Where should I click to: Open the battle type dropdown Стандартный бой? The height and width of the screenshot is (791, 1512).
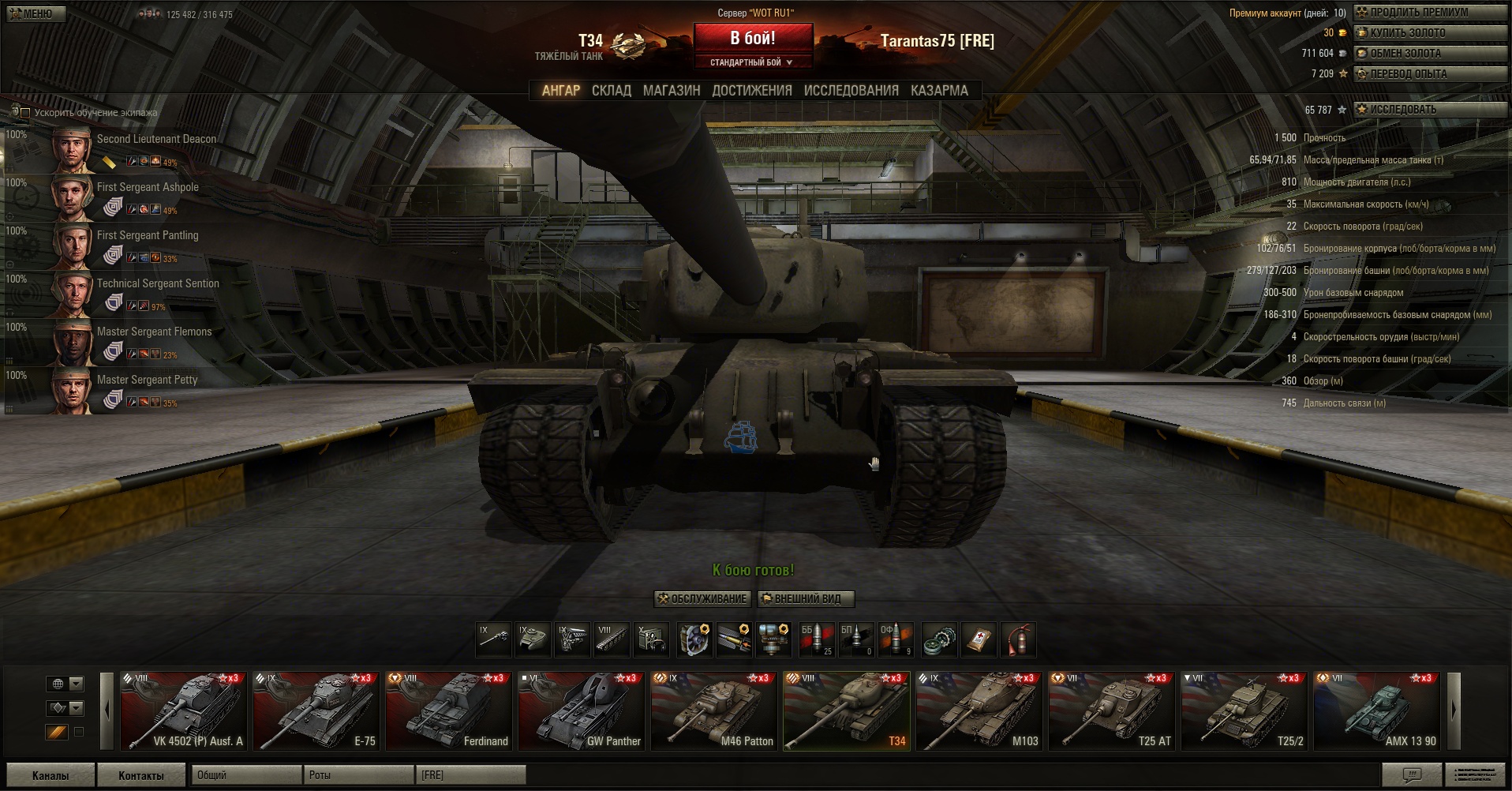pos(752,62)
